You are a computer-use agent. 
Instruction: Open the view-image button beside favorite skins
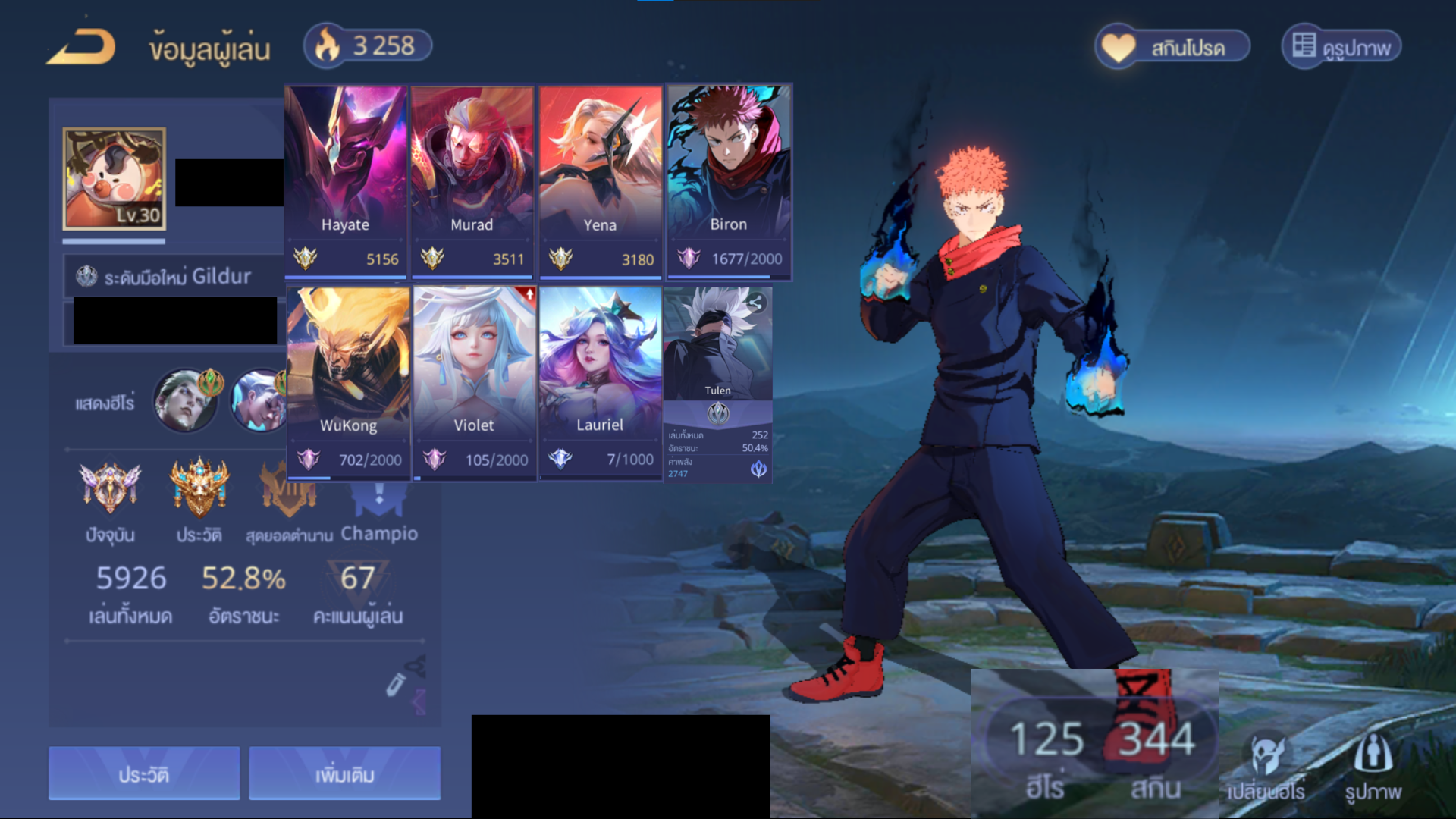click(x=1341, y=47)
